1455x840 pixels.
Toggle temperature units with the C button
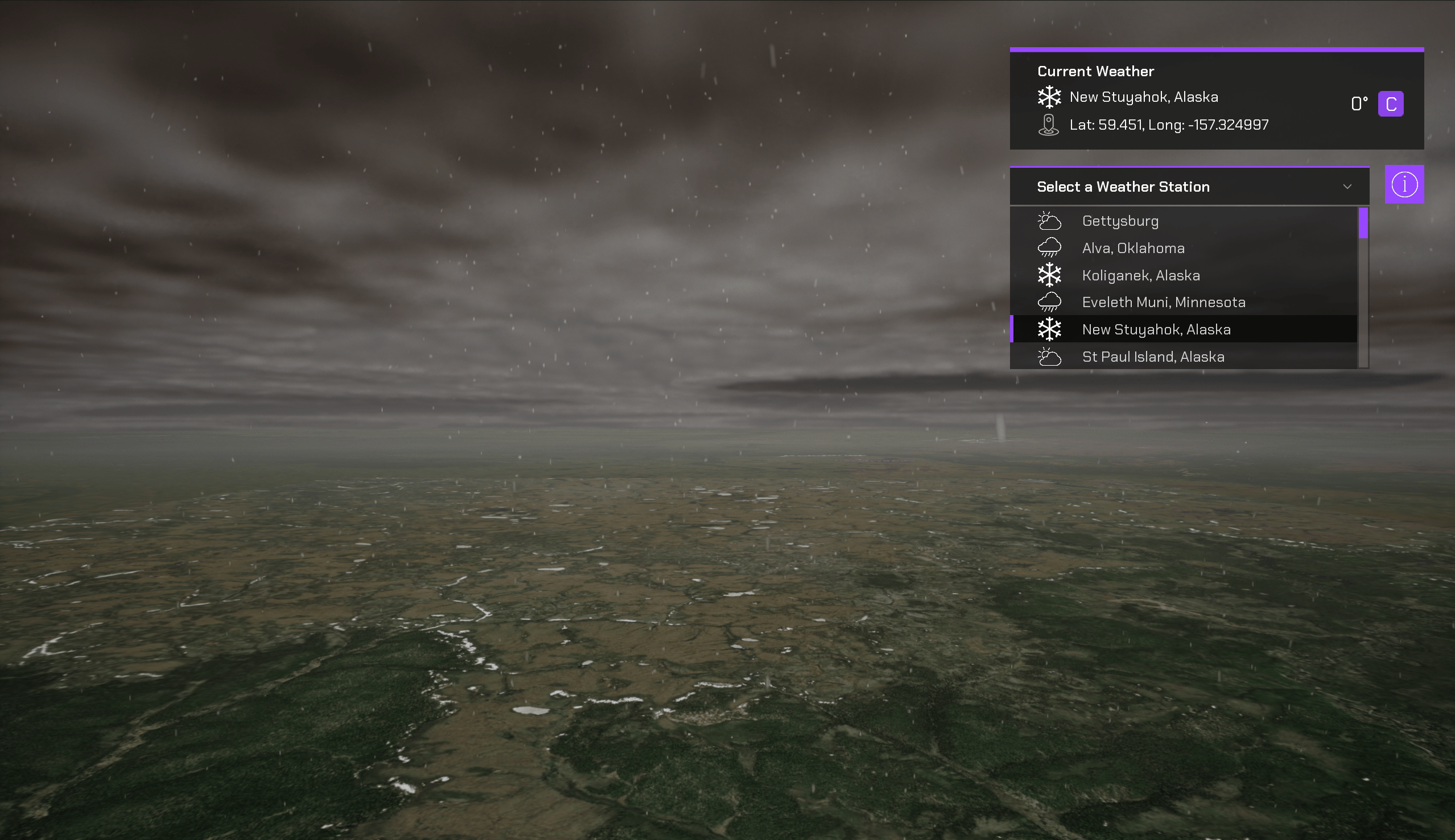pos(1390,104)
